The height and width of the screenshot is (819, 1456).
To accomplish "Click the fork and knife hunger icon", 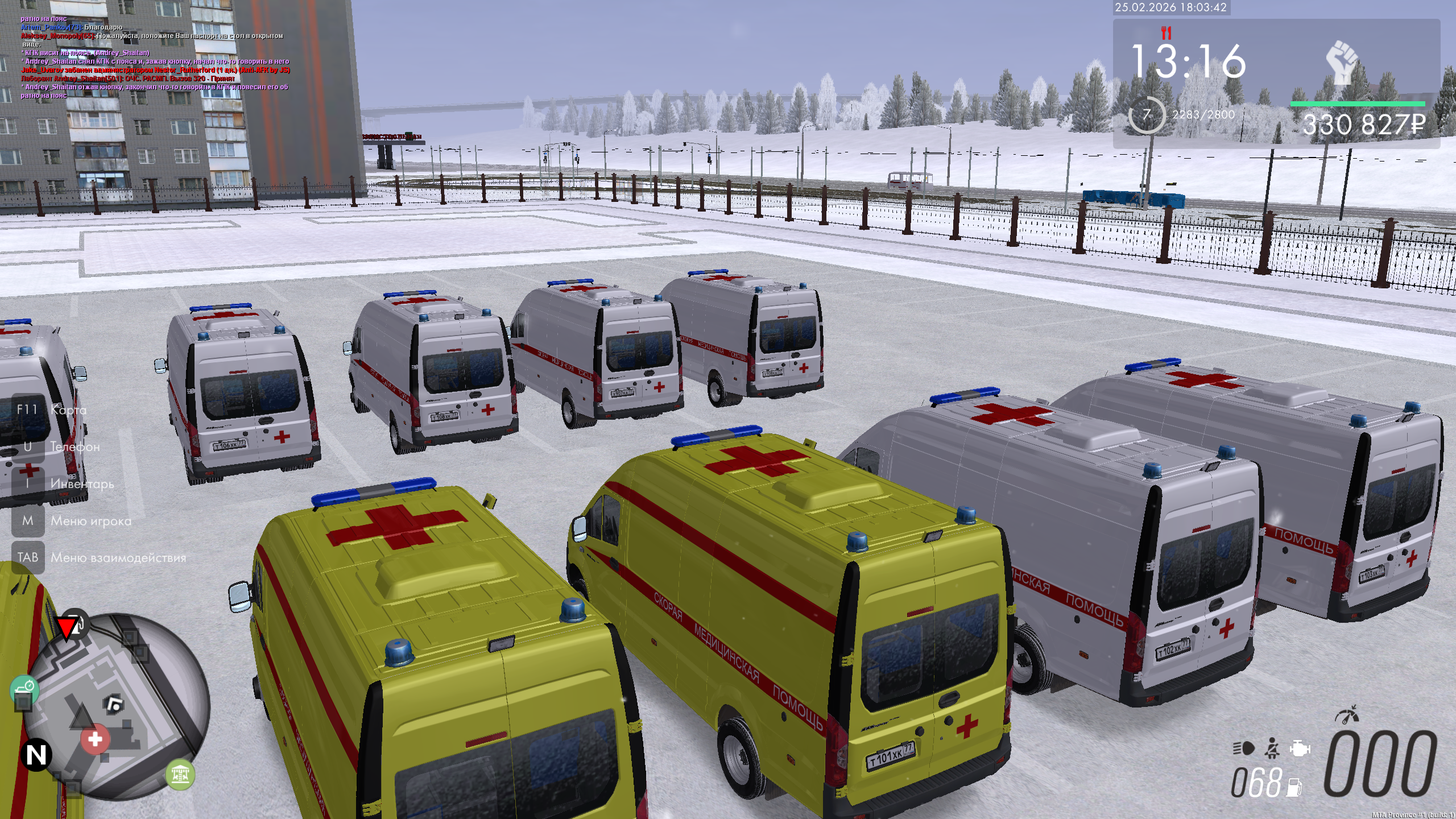I will click(1167, 33).
